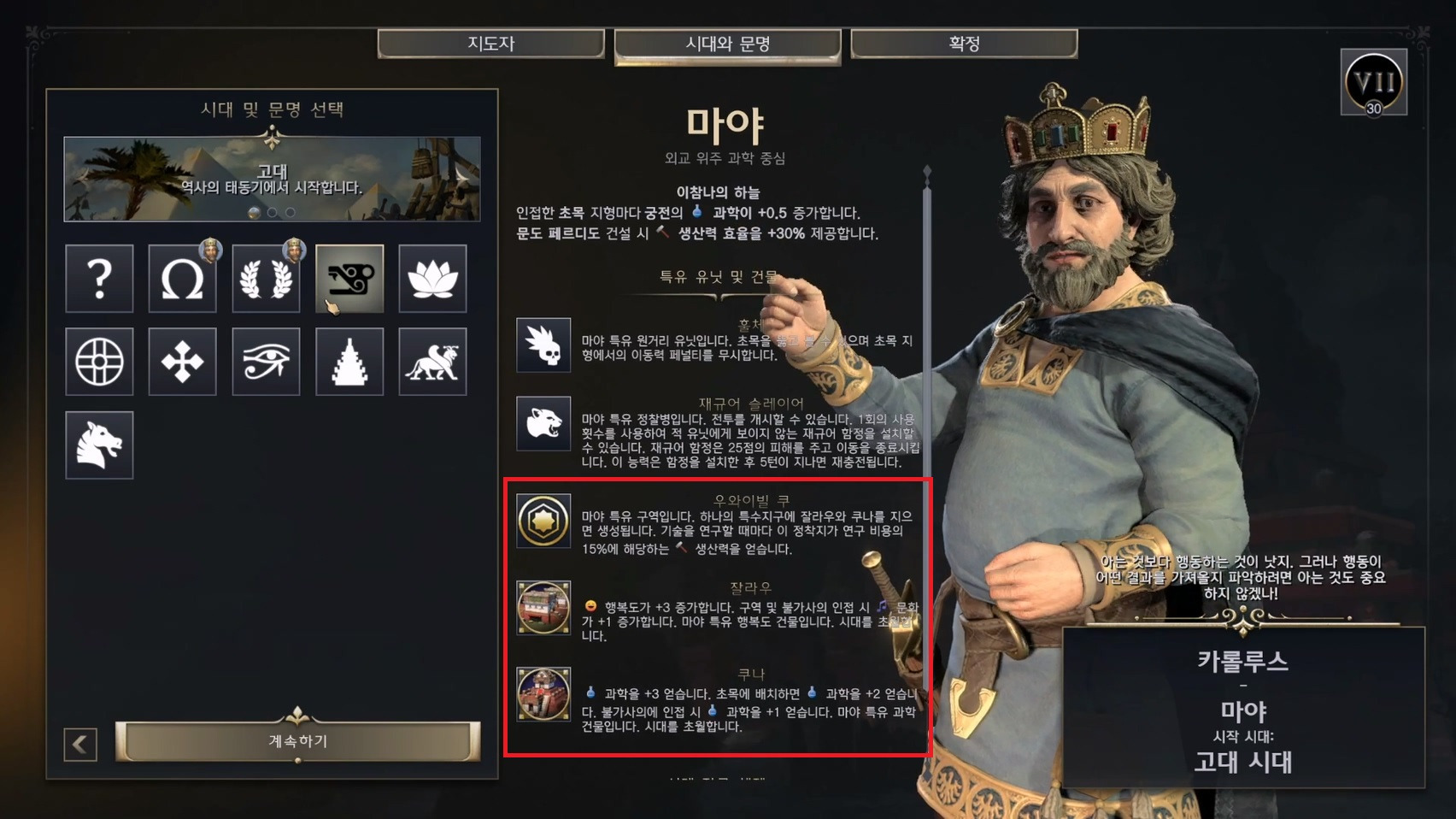
Task: Open the 시대와 문명 tab
Action: click(x=727, y=44)
